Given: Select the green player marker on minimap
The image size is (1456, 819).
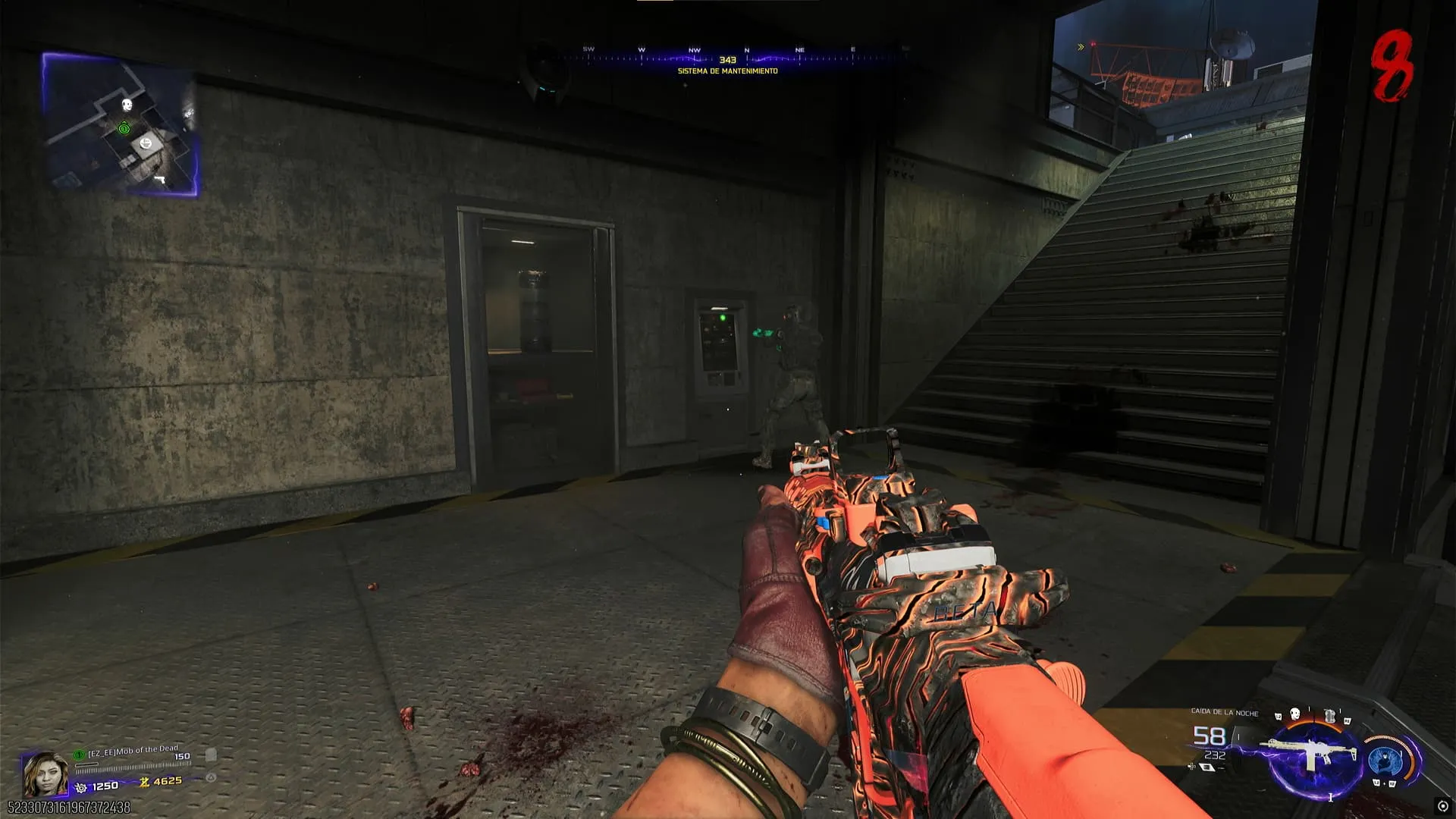Looking at the screenshot, I should click(124, 129).
